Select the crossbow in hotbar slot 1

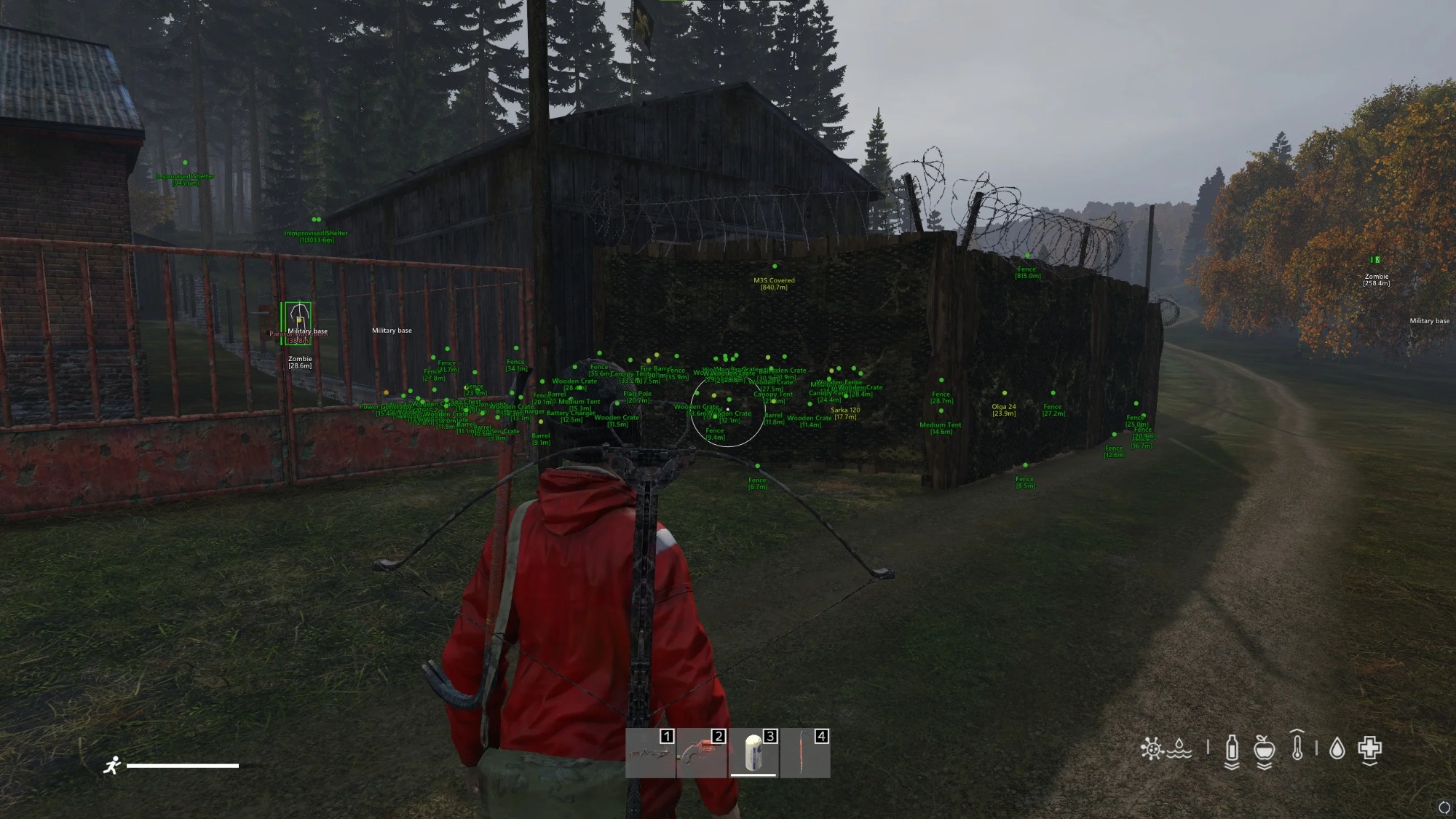click(x=650, y=753)
